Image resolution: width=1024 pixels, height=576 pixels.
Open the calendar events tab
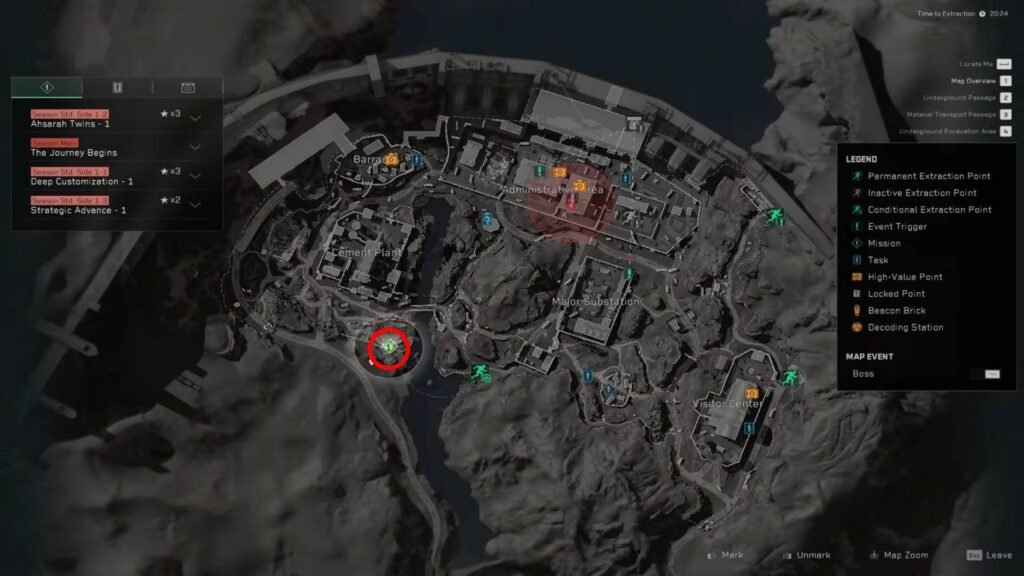(187, 87)
